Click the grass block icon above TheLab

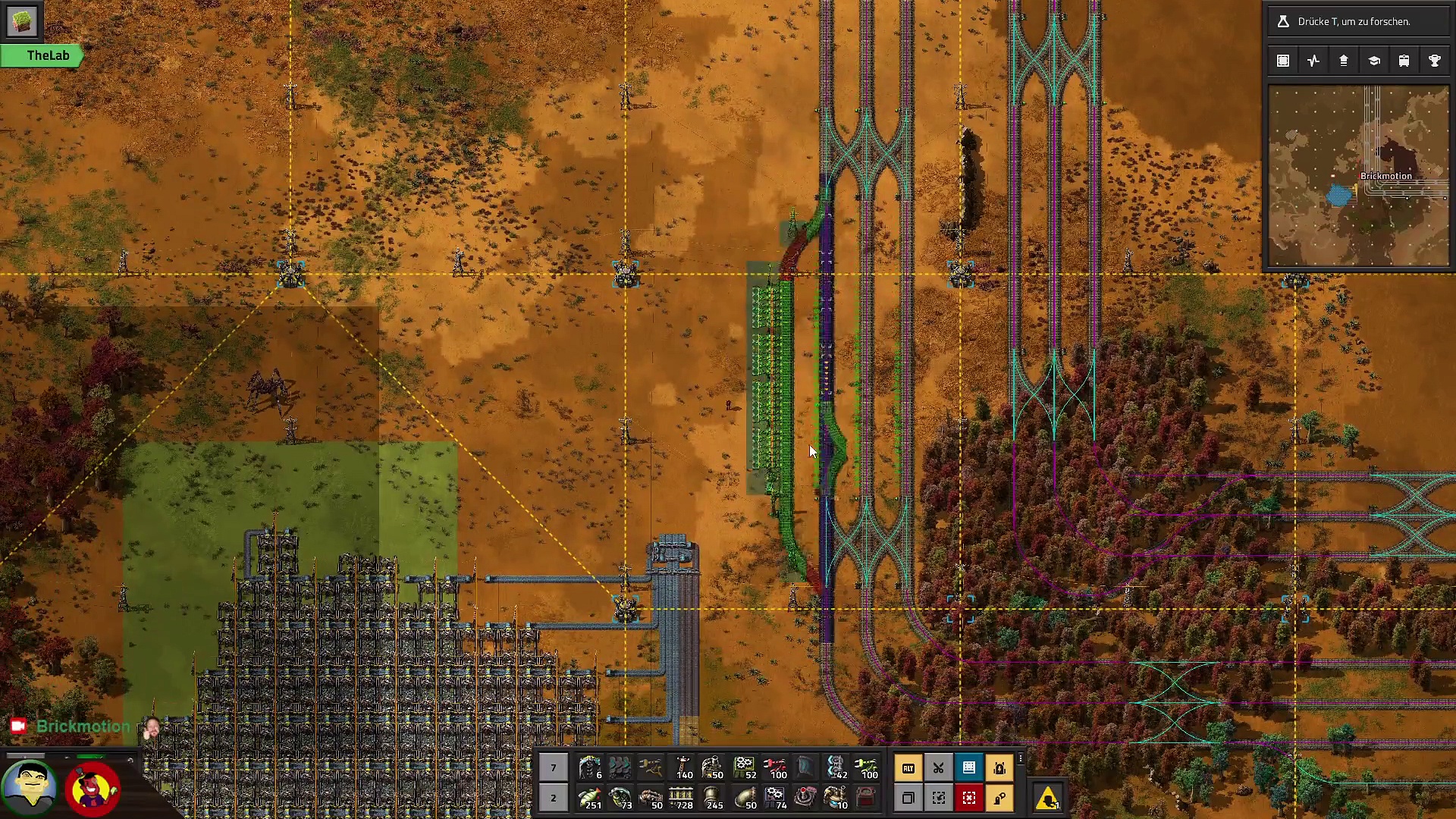tap(21, 21)
